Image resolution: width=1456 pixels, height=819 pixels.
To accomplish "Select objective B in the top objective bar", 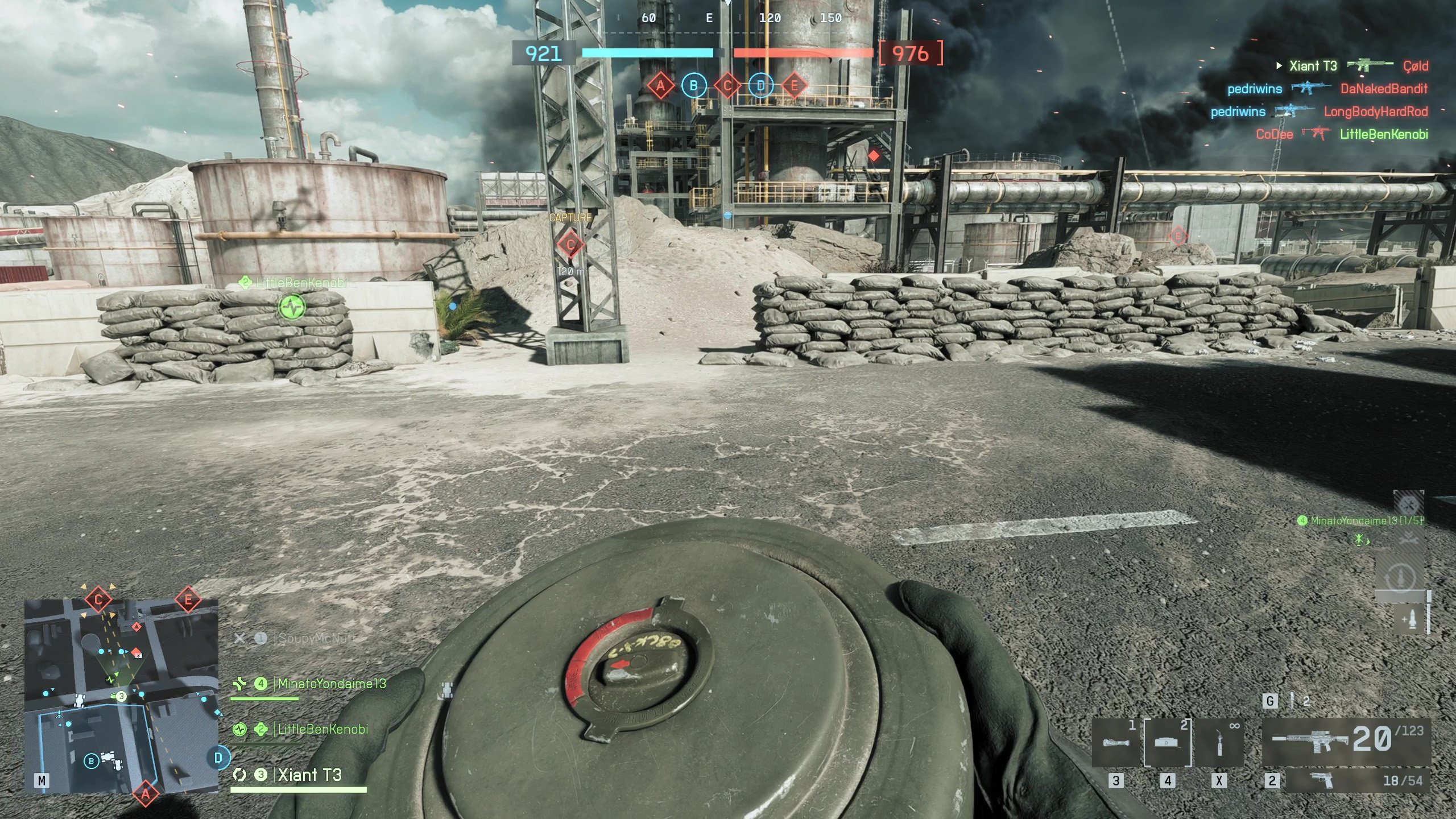I will point(693,86).
